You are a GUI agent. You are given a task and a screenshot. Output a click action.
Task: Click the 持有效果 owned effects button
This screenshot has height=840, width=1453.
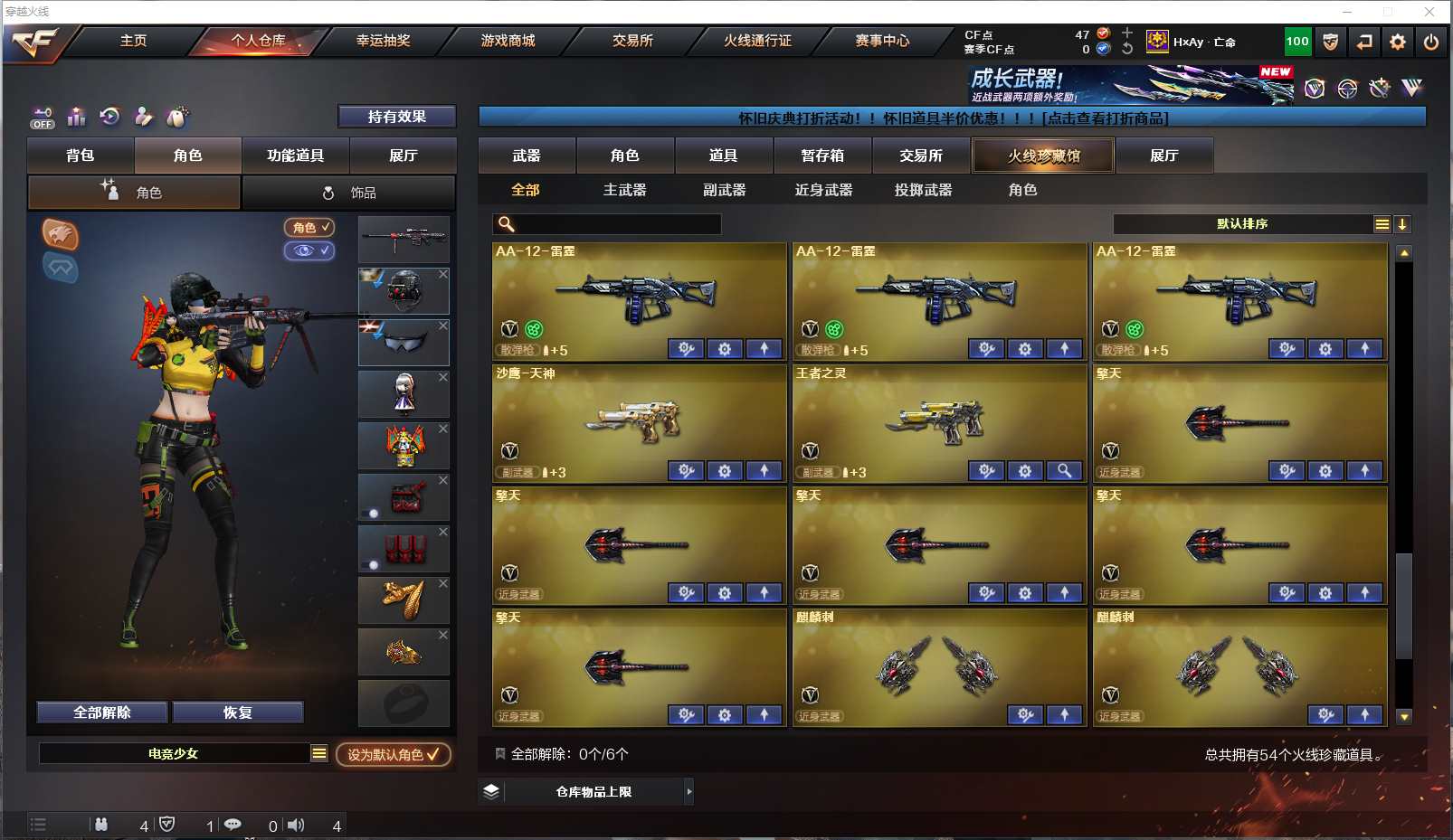click(396, 117)
